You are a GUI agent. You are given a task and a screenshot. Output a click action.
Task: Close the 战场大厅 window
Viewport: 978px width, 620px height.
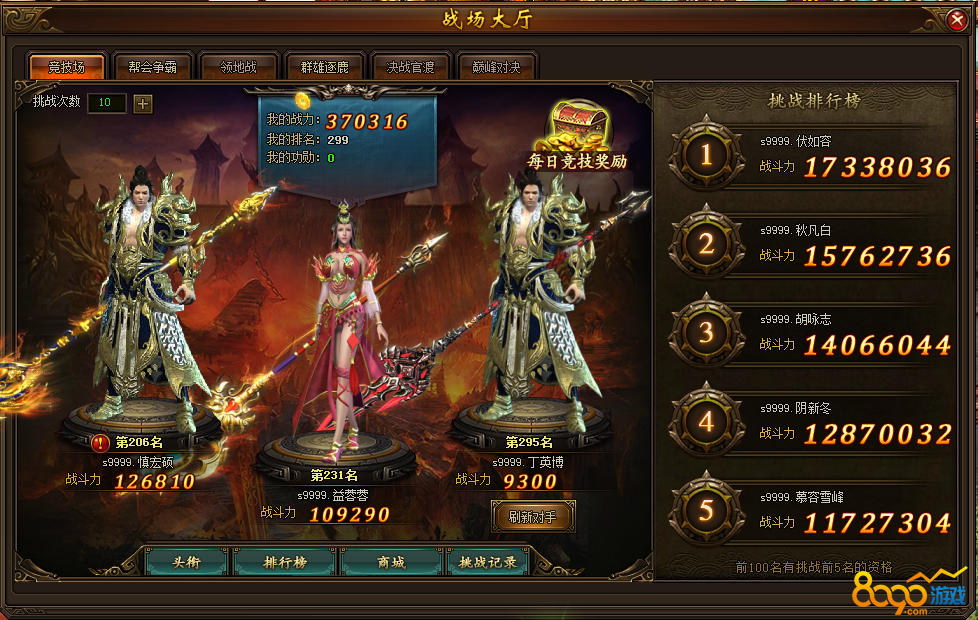(956, 20)
